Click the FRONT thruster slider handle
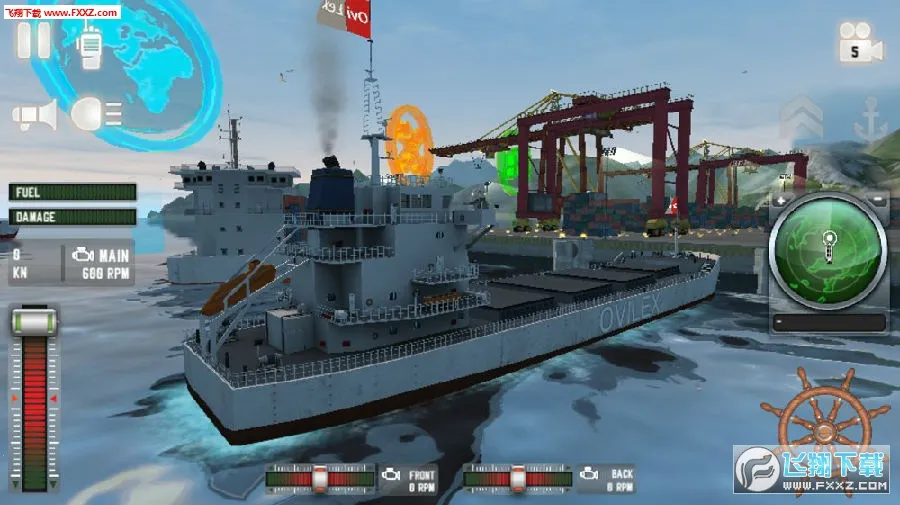Screen dimensions: 900x505 pyautogui.click(x=320, y=478)
